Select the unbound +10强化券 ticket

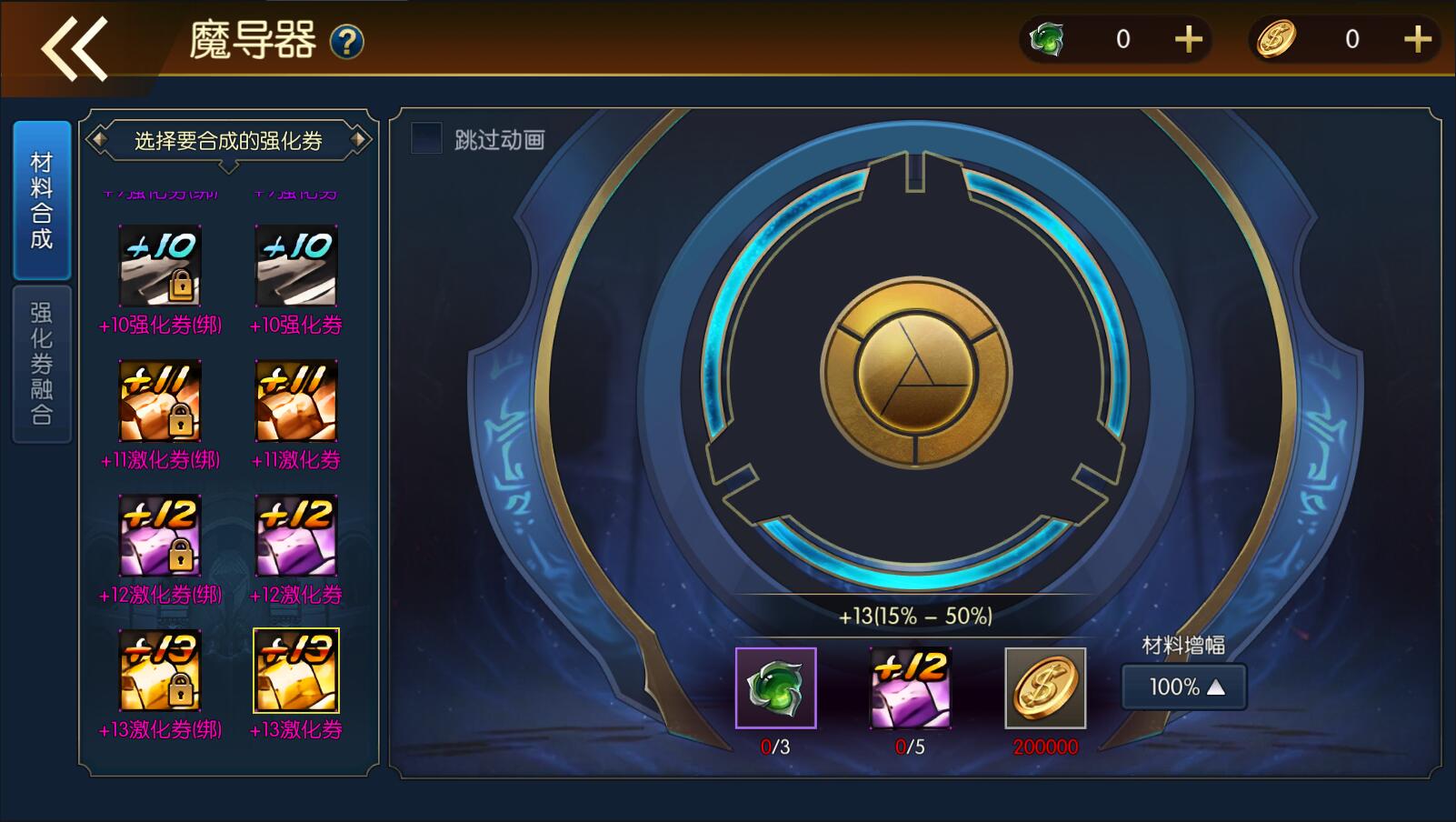point(296,266)
